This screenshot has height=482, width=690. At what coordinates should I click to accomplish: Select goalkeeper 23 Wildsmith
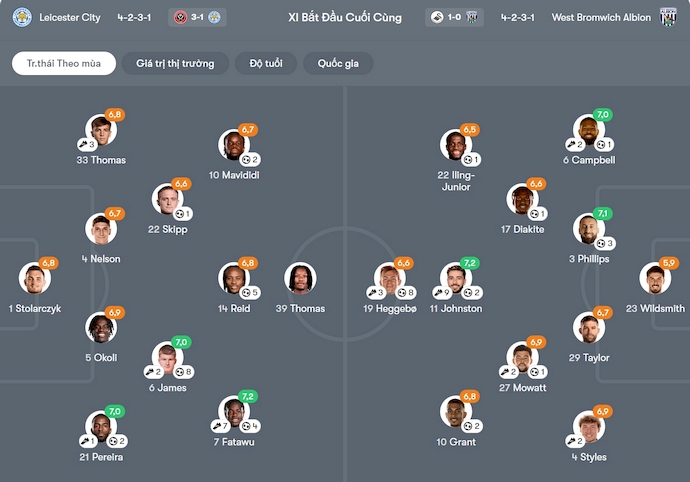pos(656,279)
